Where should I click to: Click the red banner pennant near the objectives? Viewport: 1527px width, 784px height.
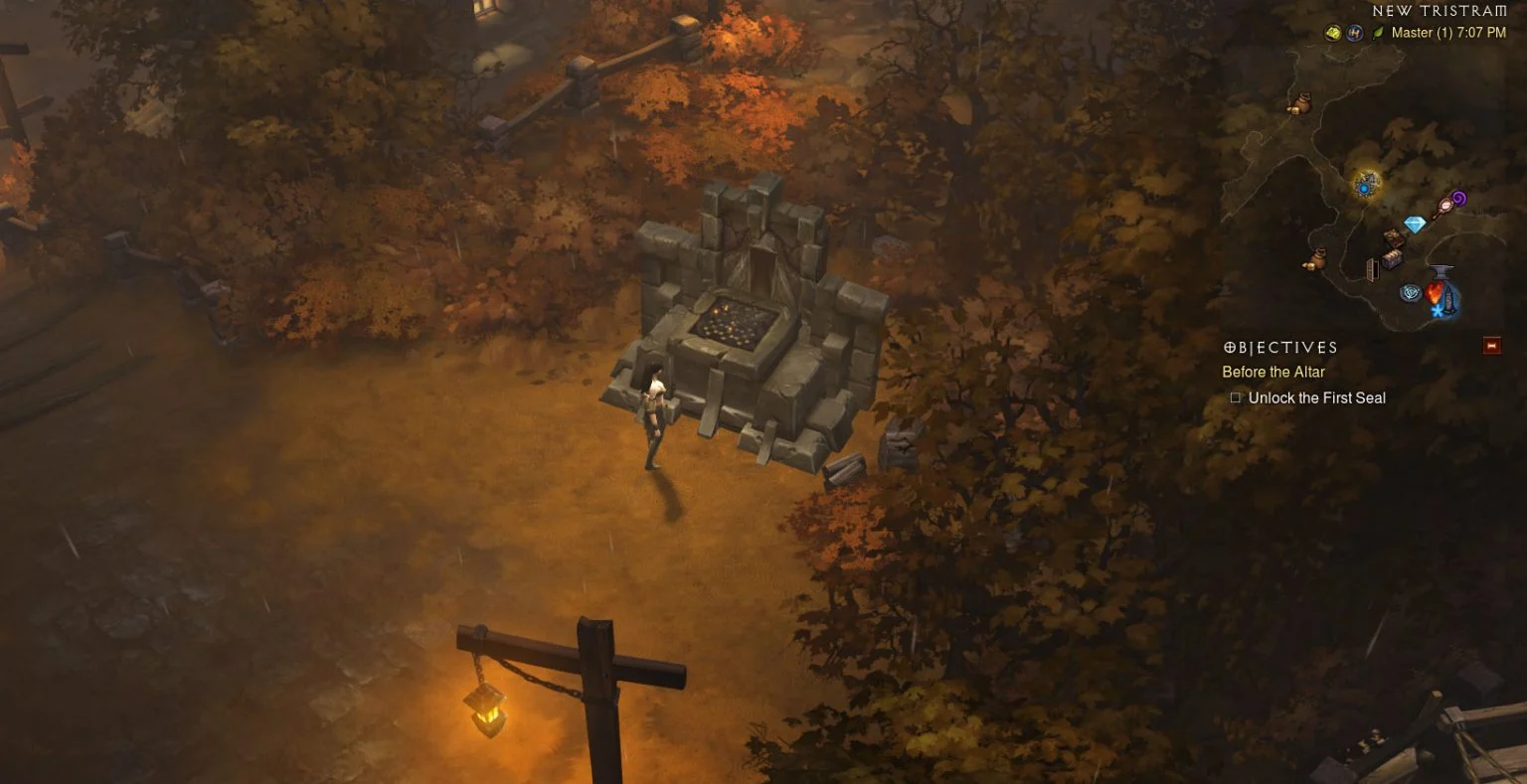click(1492, 346)
